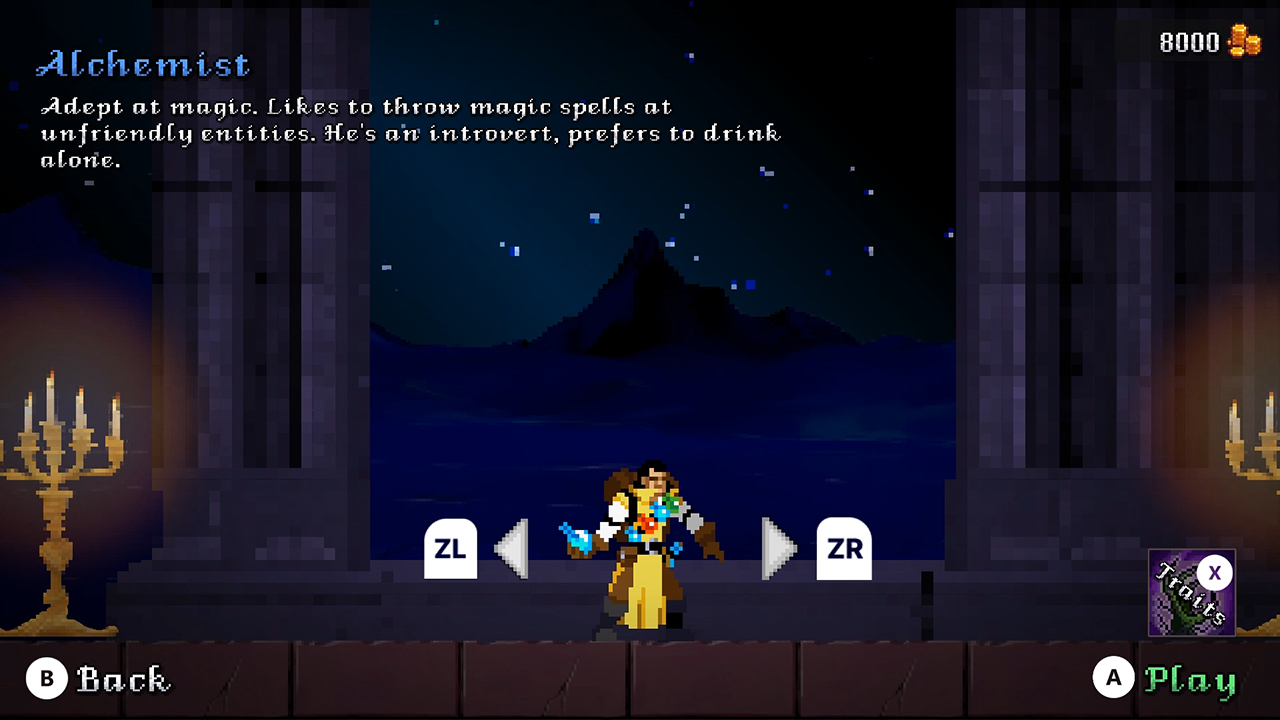Image resolution: width=1280 pixels, height=720 pixels.
Task: Click the white X badge on Traits
Action: 1215,573
